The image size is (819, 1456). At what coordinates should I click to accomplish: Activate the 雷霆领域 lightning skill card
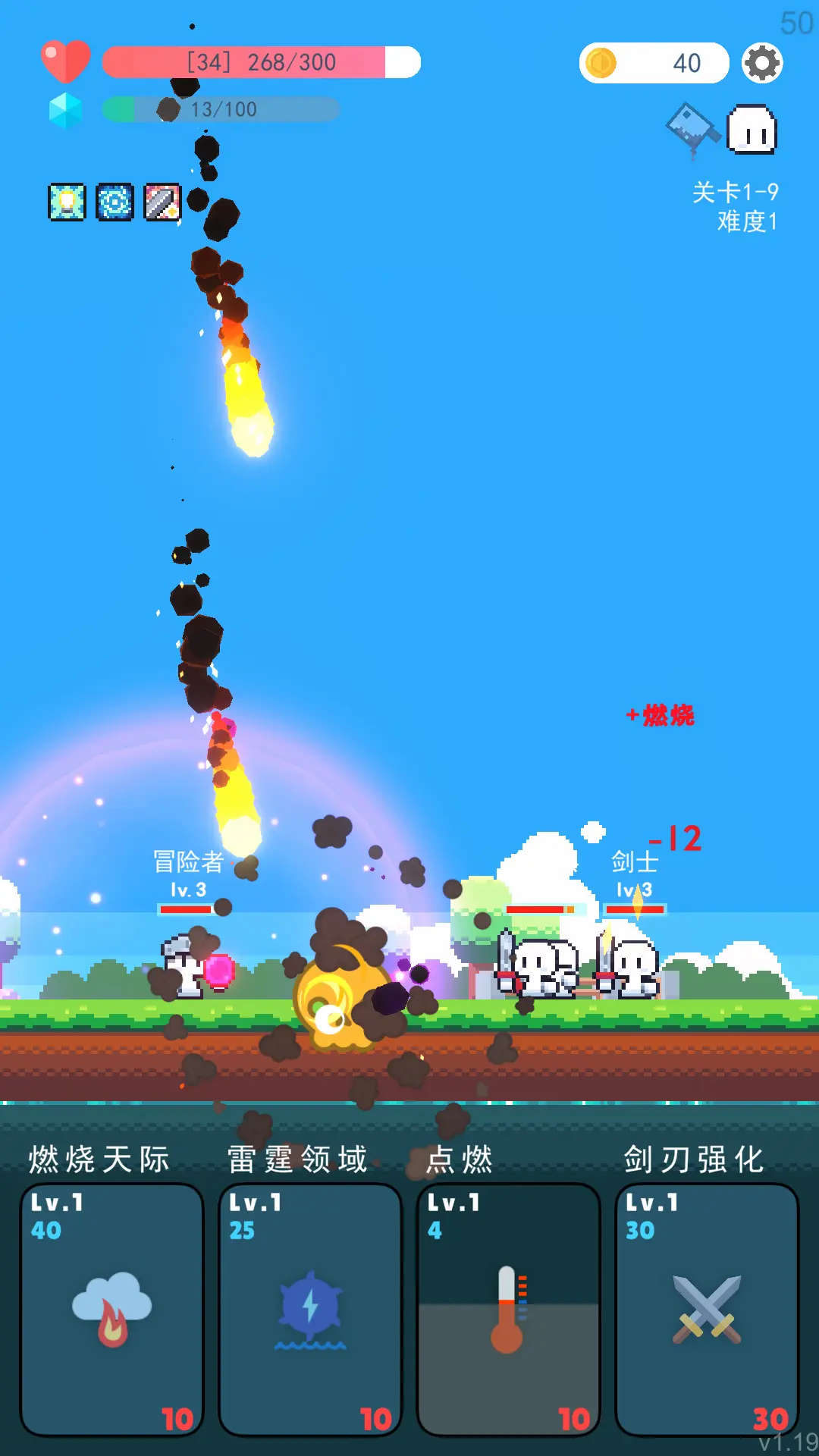[310, 1308]
